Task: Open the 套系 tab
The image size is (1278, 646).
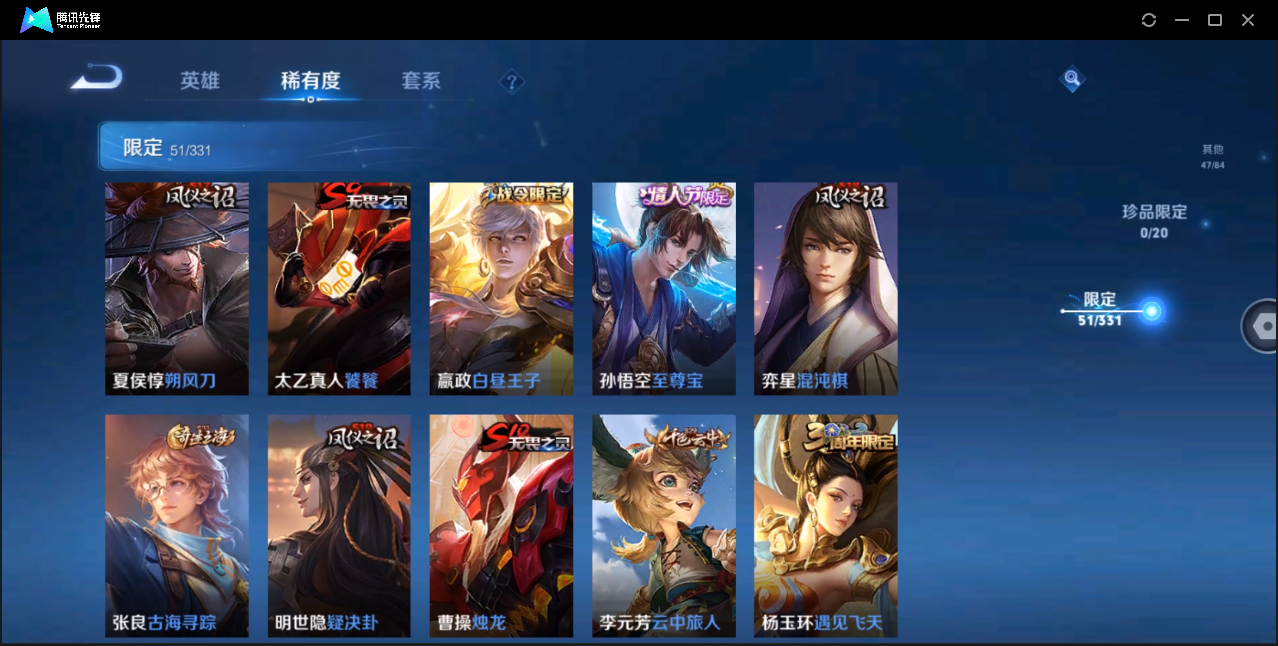Action: coord(421,81)
